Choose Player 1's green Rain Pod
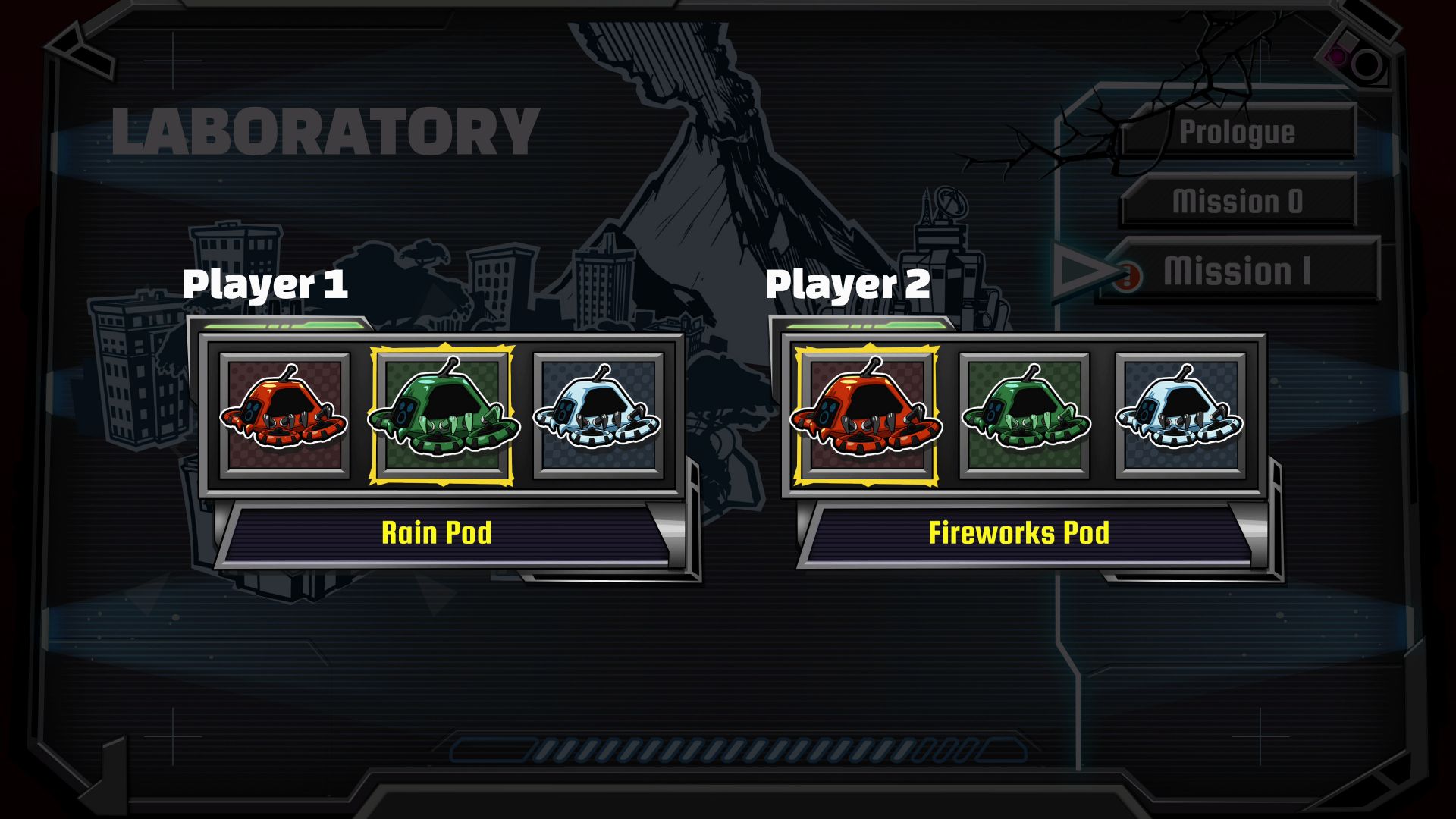 [441, 416]
